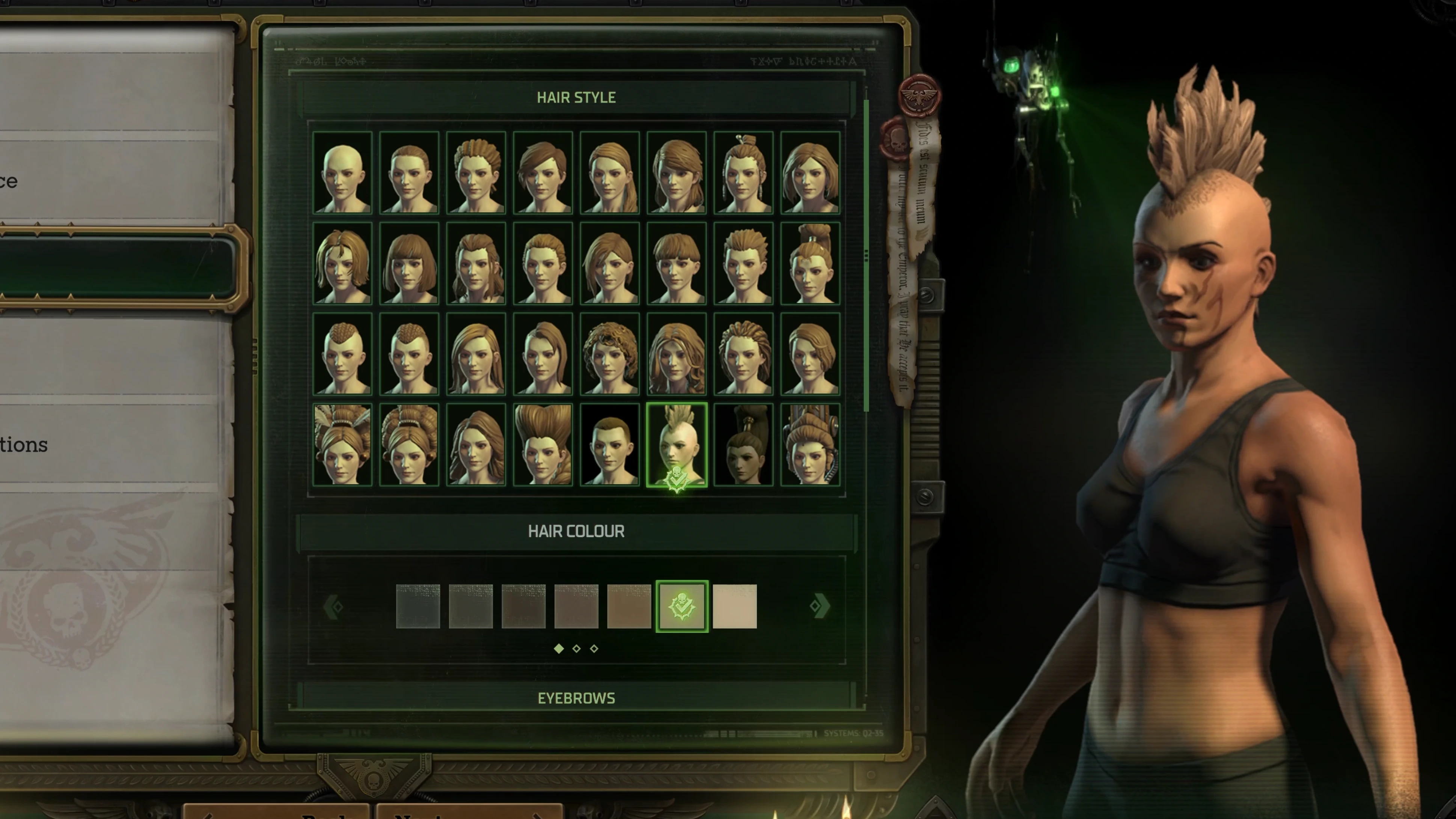Select the tight curly afro hair style
Screen dimensions: 1456x819
(610, 354)
